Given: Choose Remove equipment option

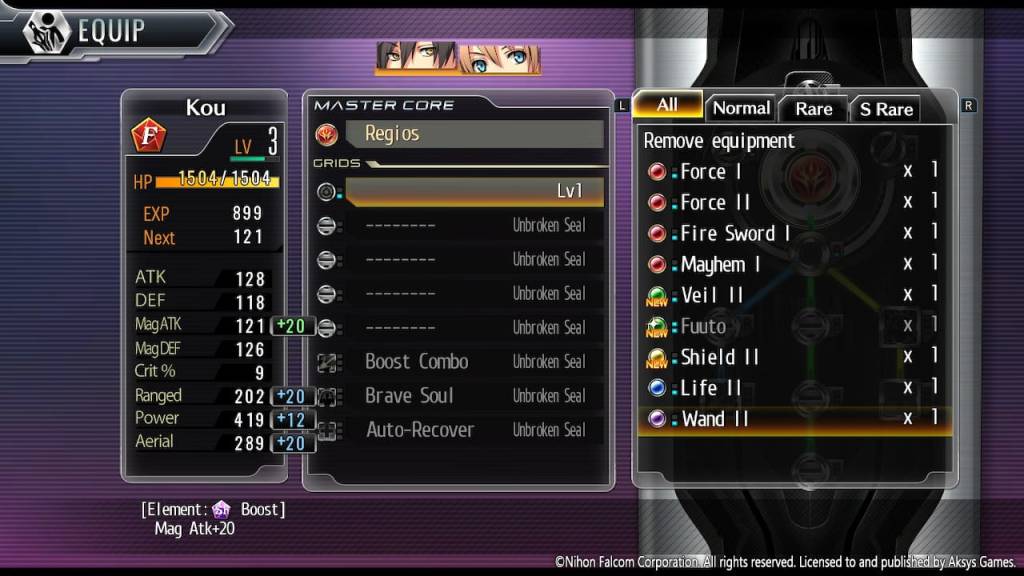Looking at the screenshot, I should coord(719,141).
